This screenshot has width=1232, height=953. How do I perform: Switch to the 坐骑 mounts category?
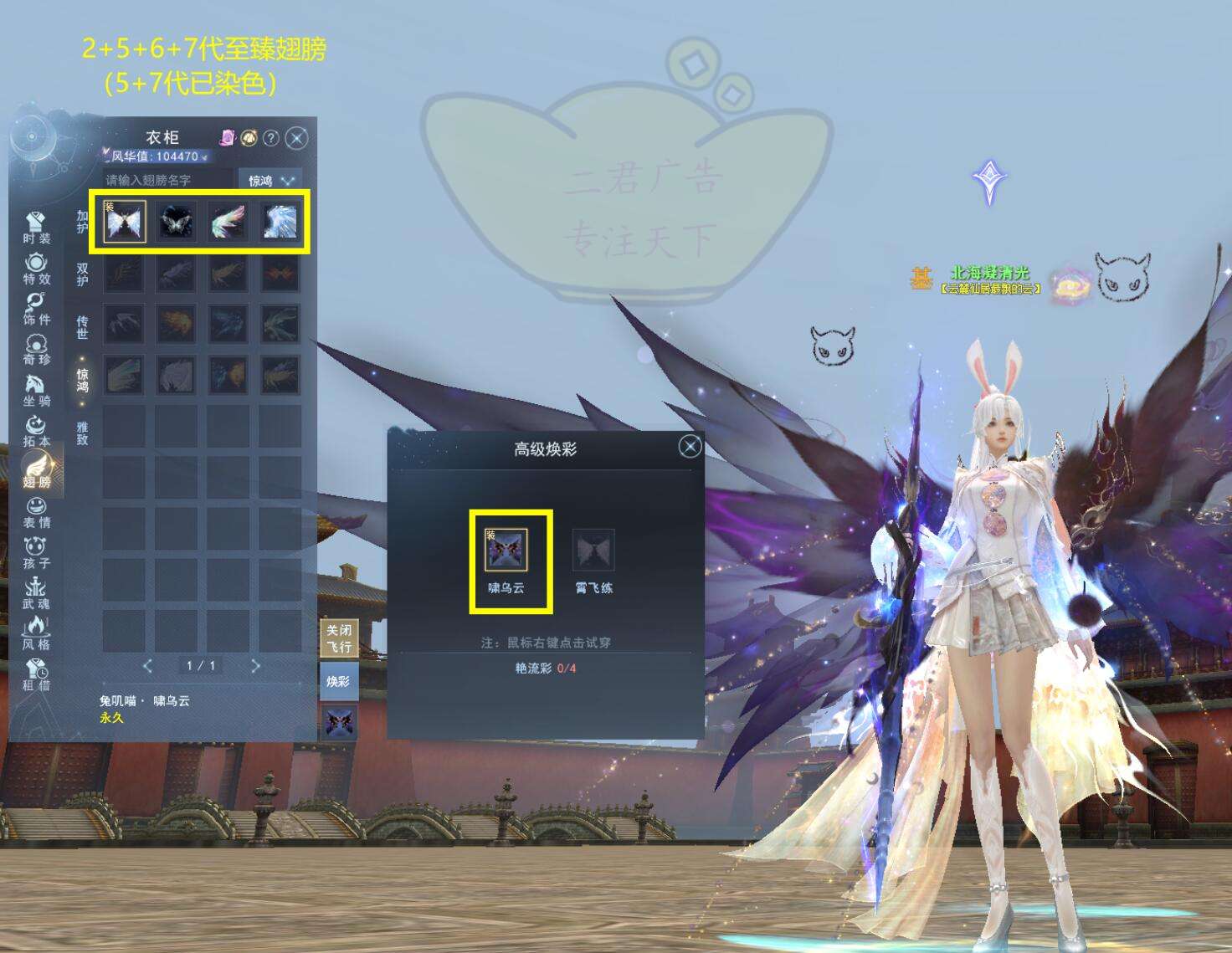[36, 391]
